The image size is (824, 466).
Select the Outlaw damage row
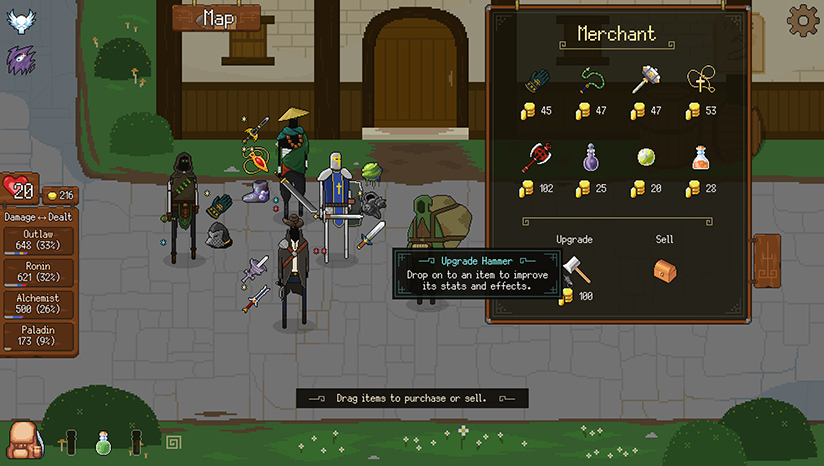click(40, 240)
